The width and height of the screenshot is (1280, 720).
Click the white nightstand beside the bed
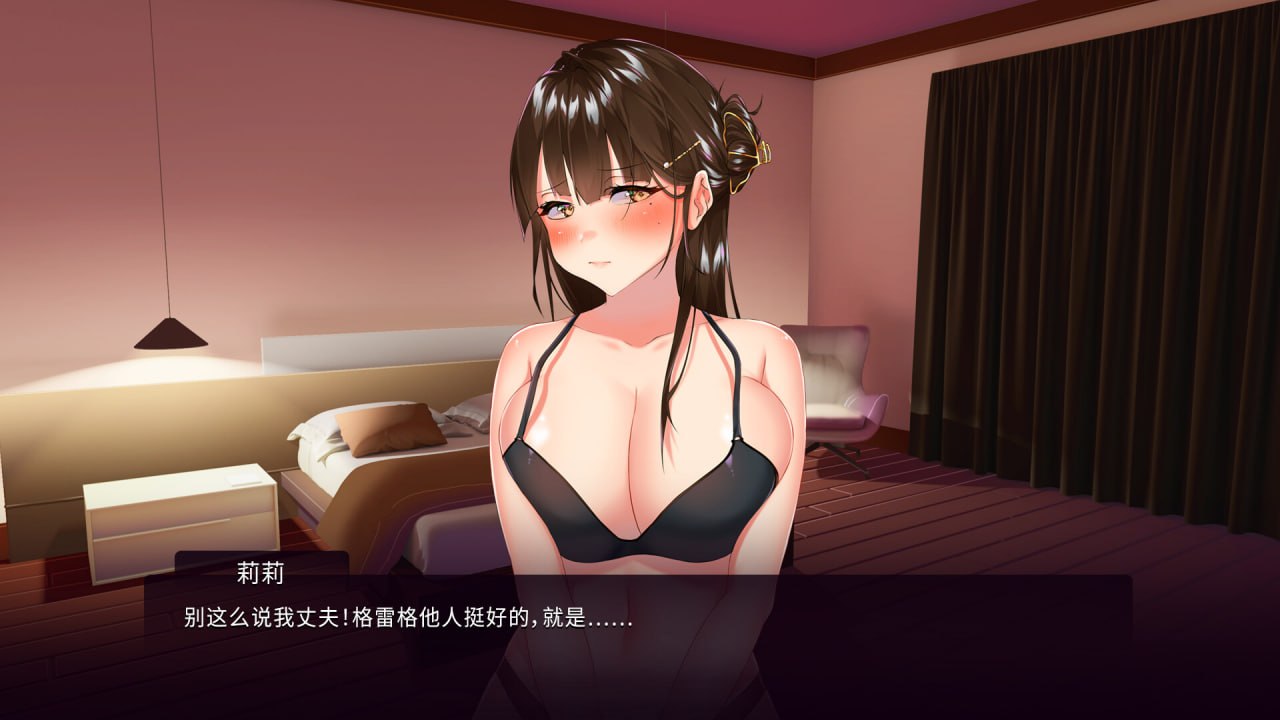180,520
